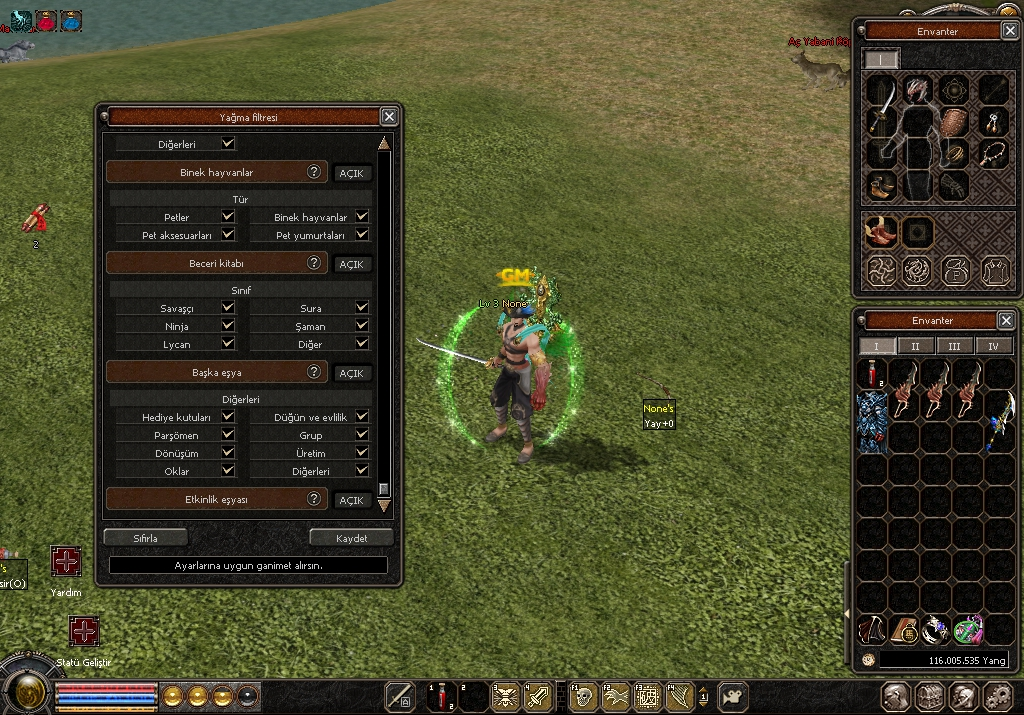Show help for Beceri kitabı category
This screenshot has width=1024, height=715.
(x=314, y=263)
